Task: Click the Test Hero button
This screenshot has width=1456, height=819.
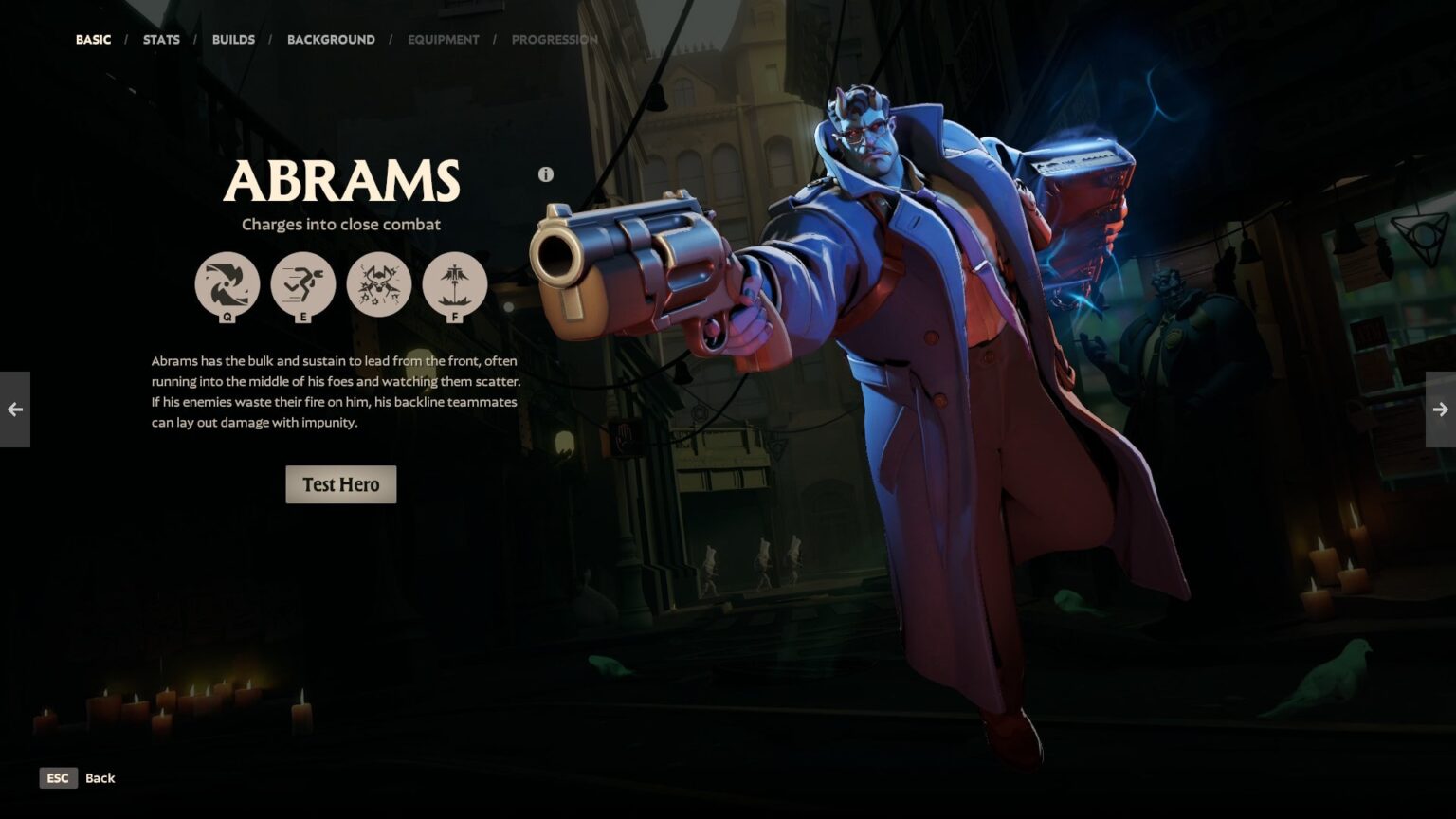Action: pos(340,484)
